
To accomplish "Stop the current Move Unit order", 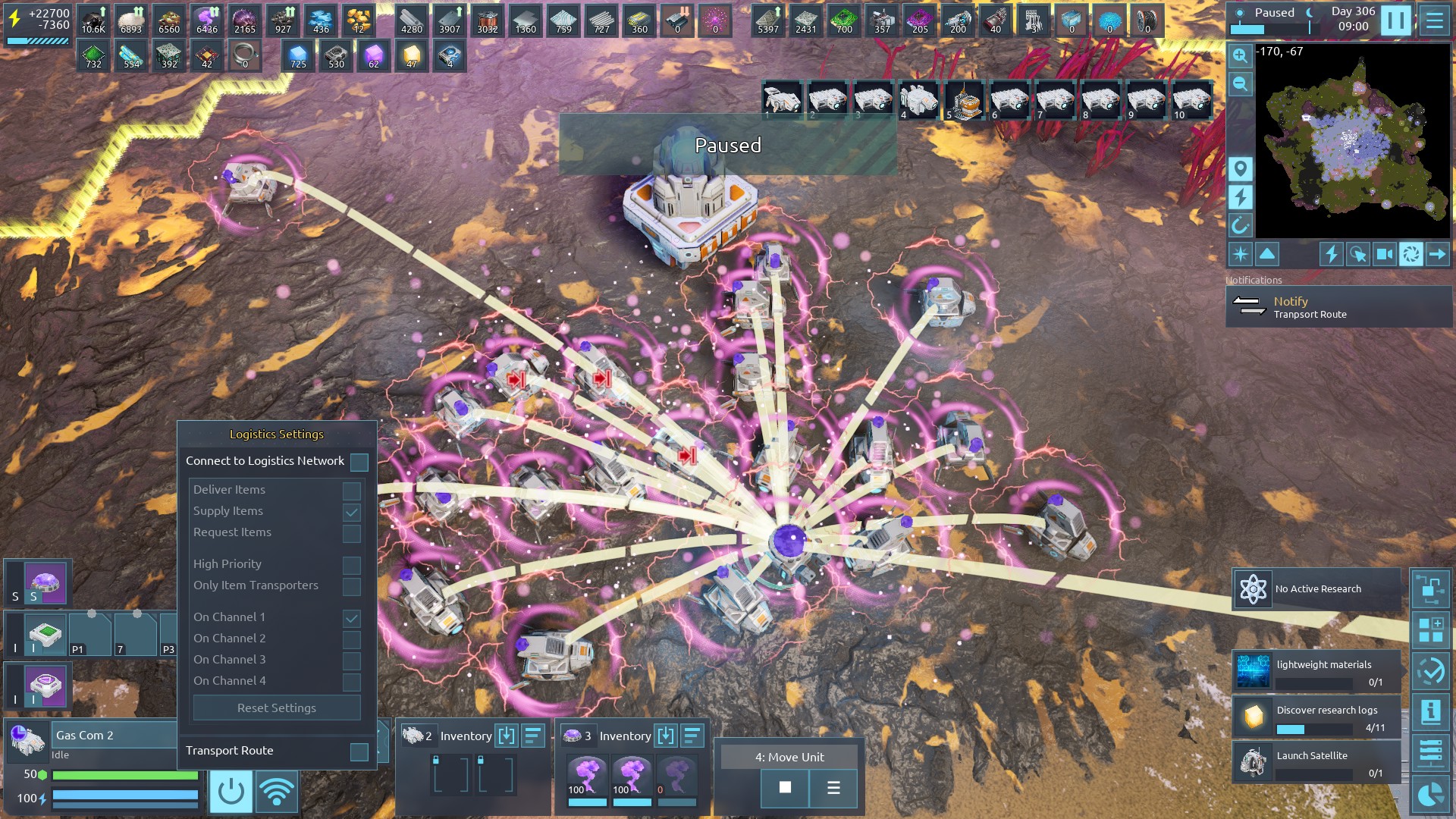I will click(x=785, y=788).
